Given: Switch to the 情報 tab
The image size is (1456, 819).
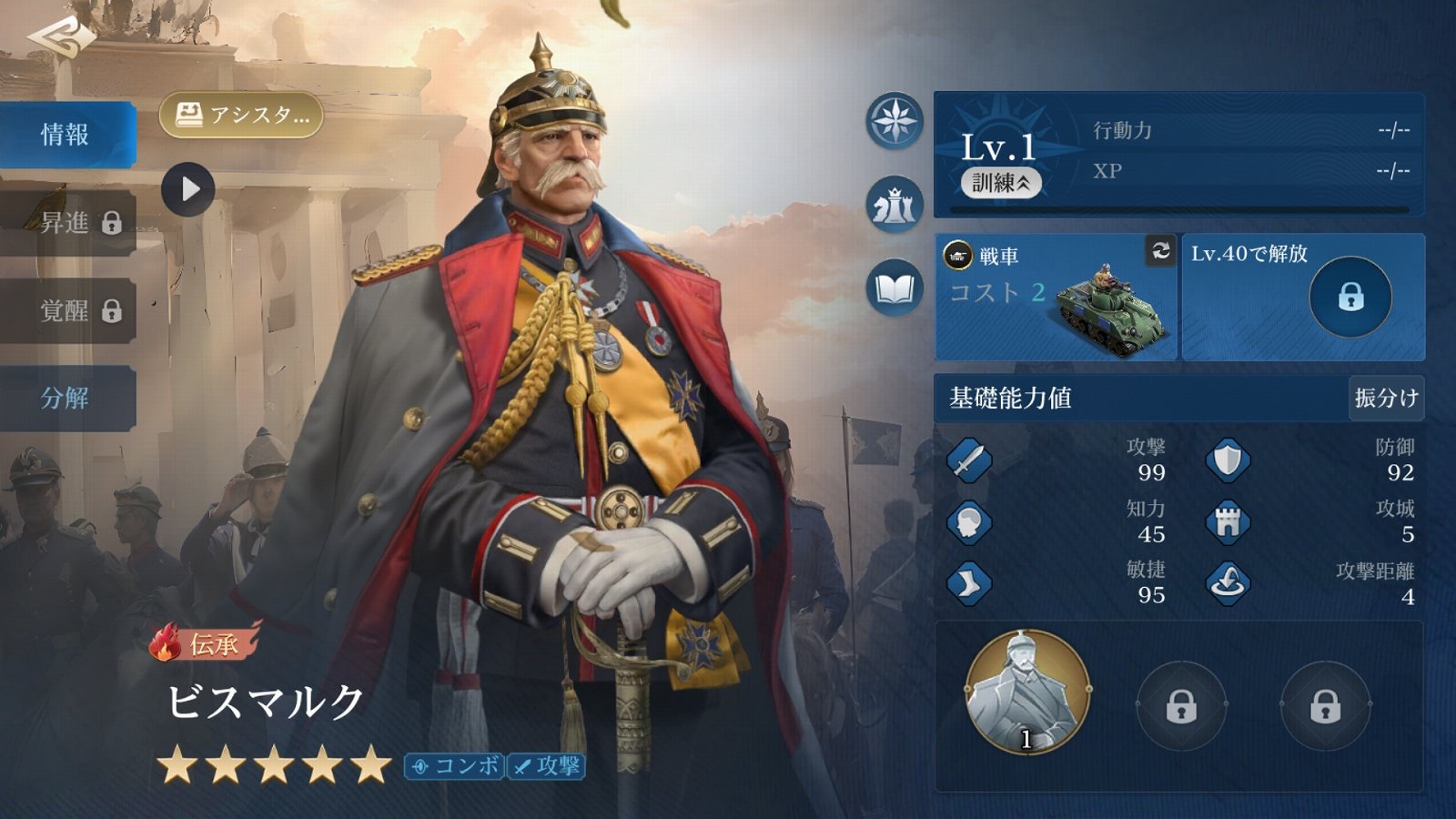Looking at the screenshot, I should point(66,135).
